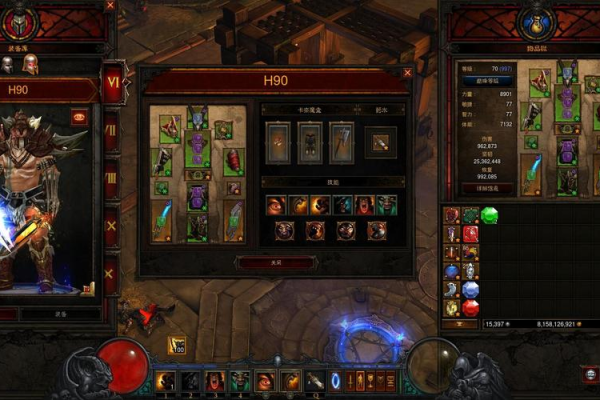Viewport: 600px width, 400px height.
Task: Switch to loadout tab VIII
Action: coord(111,178)
